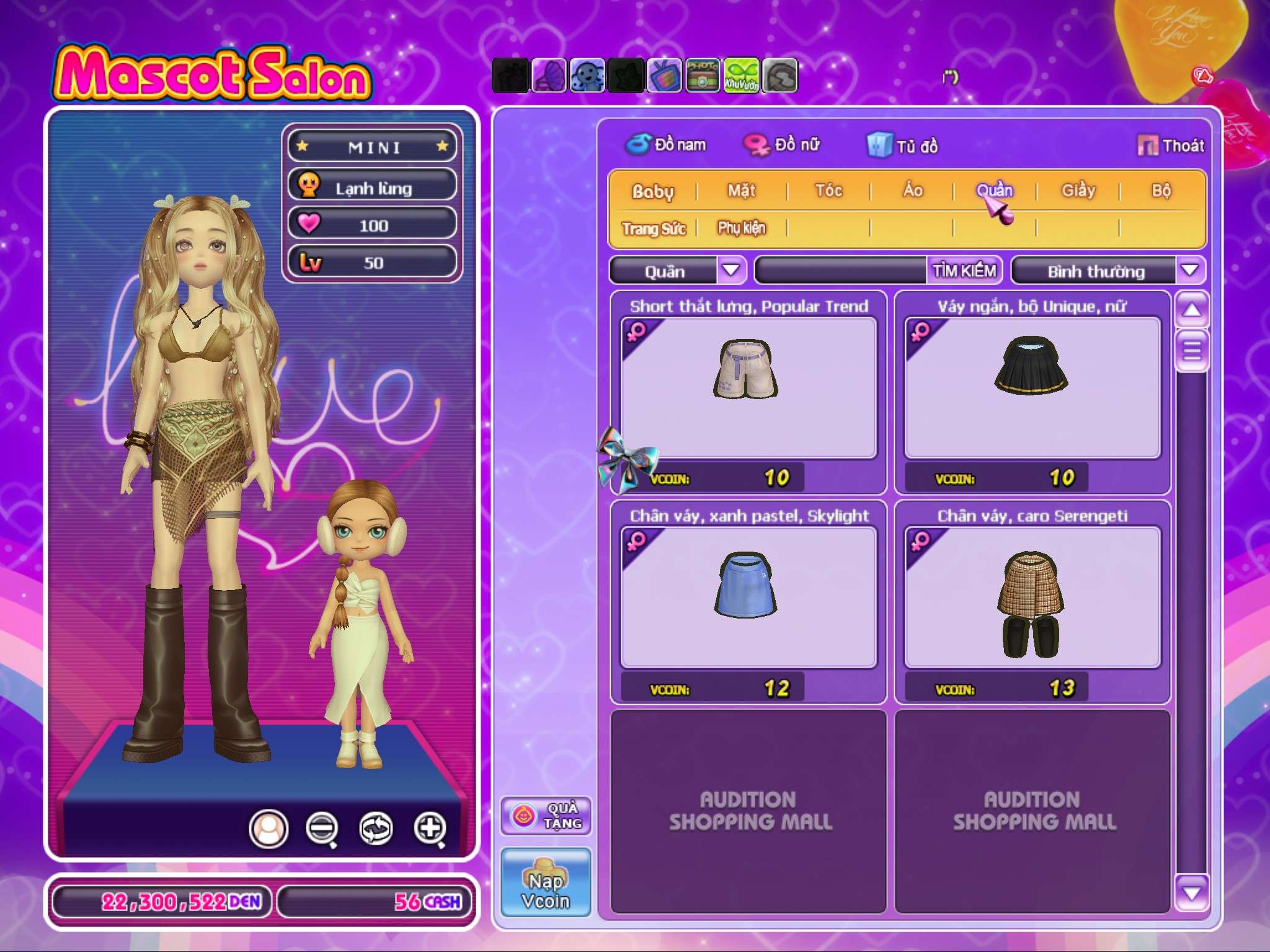Exit the salon with Thoát
The height and width of the screenshot is (952, 1270).
pyautogui.click(x=1171, y=146)
